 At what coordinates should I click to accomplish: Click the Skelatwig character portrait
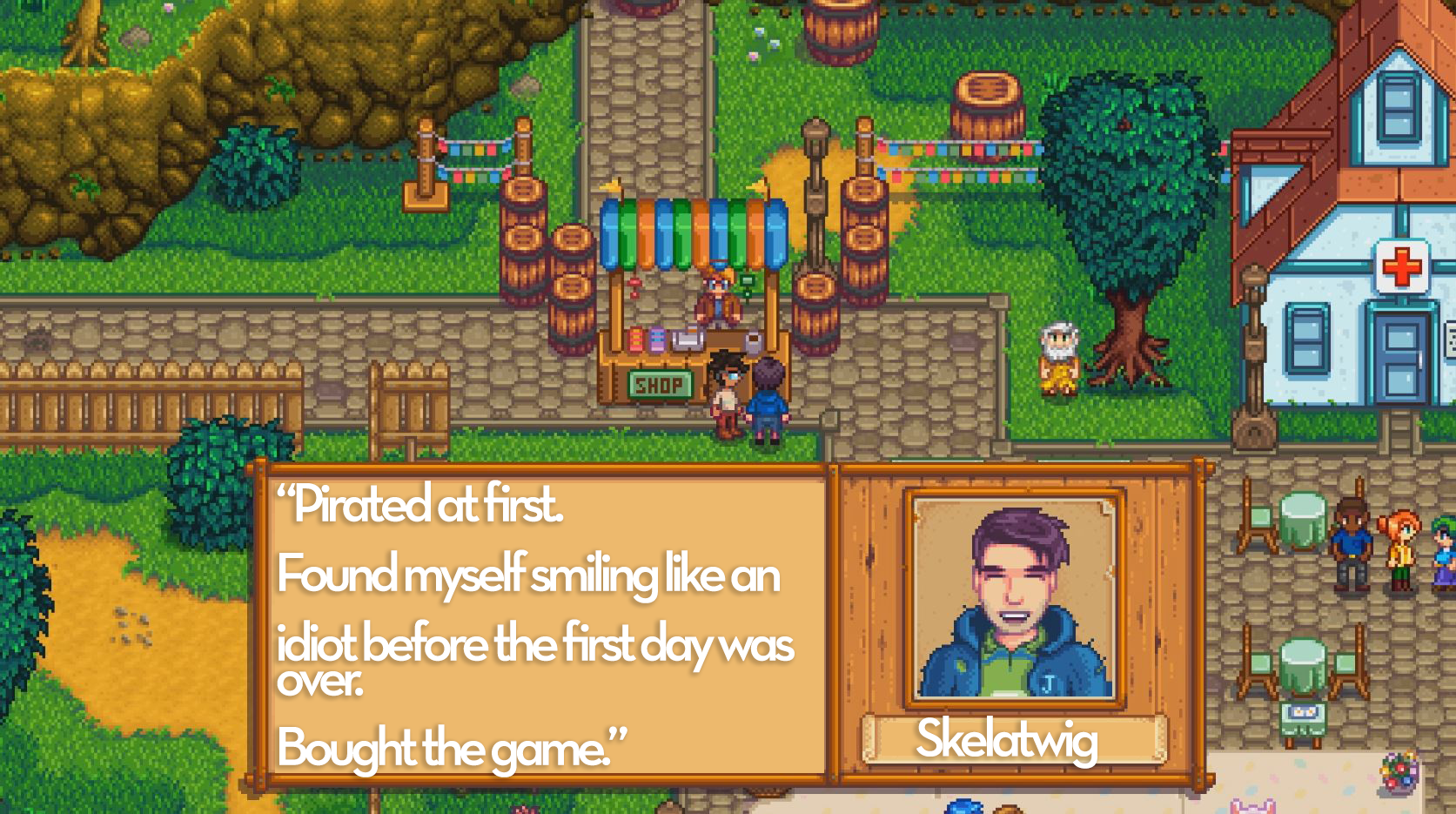coord(1014,599)
